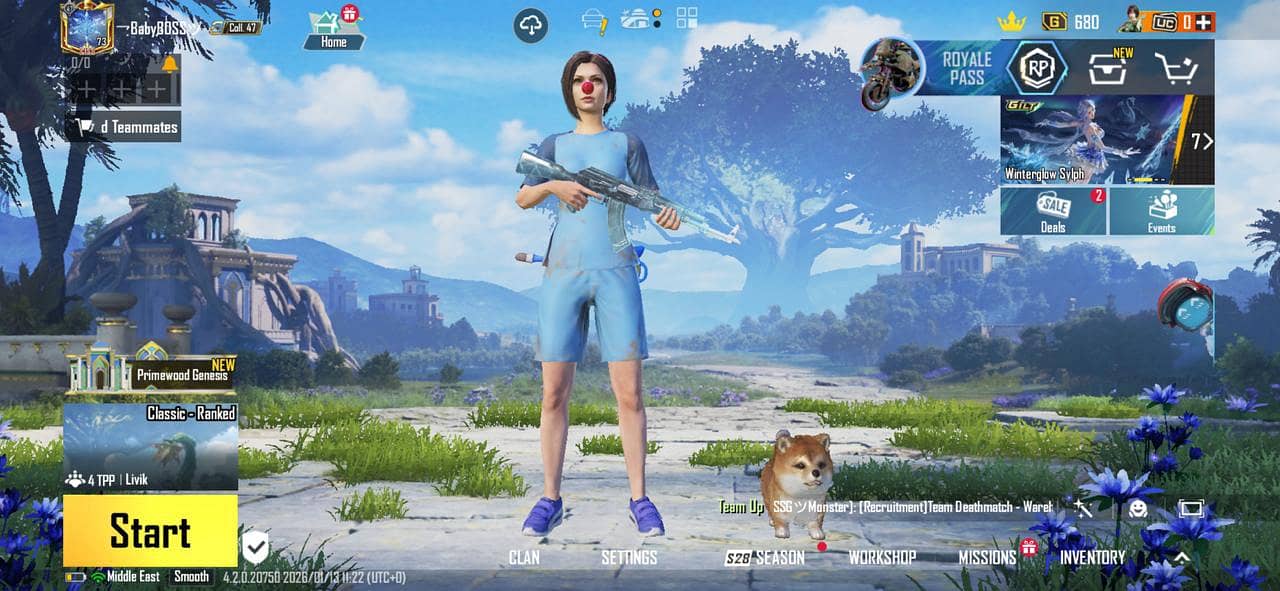Open the supply crate icon marked NEW

click(1109, 69)
